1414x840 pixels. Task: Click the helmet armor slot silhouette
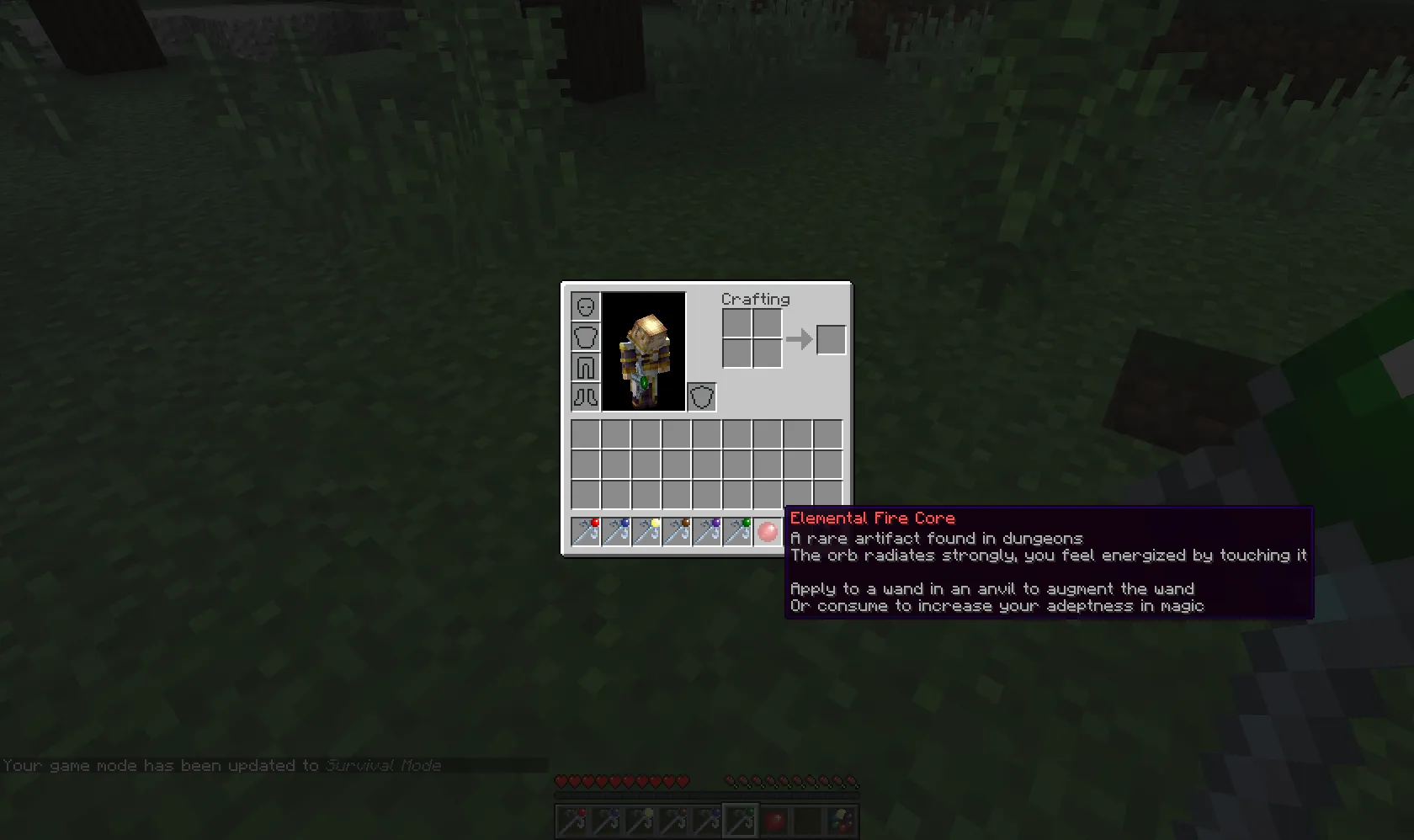[x=584, y=307]
